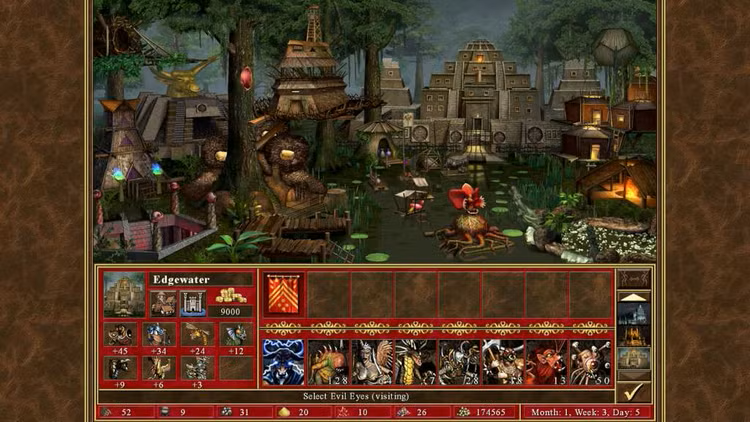Select the stack of 7 dragon-like creatures

click(415, 362)
